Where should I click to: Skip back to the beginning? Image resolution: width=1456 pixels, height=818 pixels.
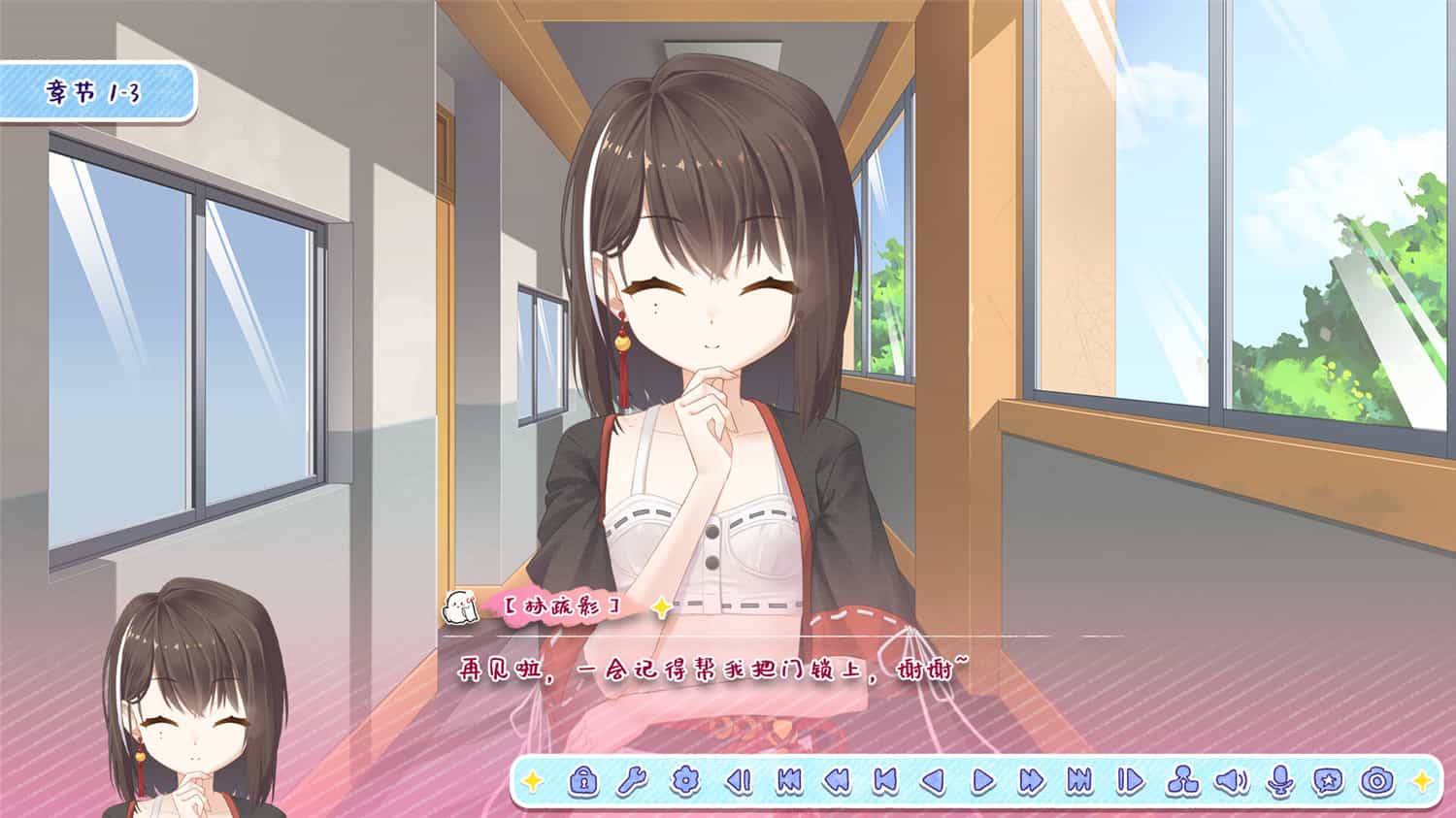click(790, 778)
